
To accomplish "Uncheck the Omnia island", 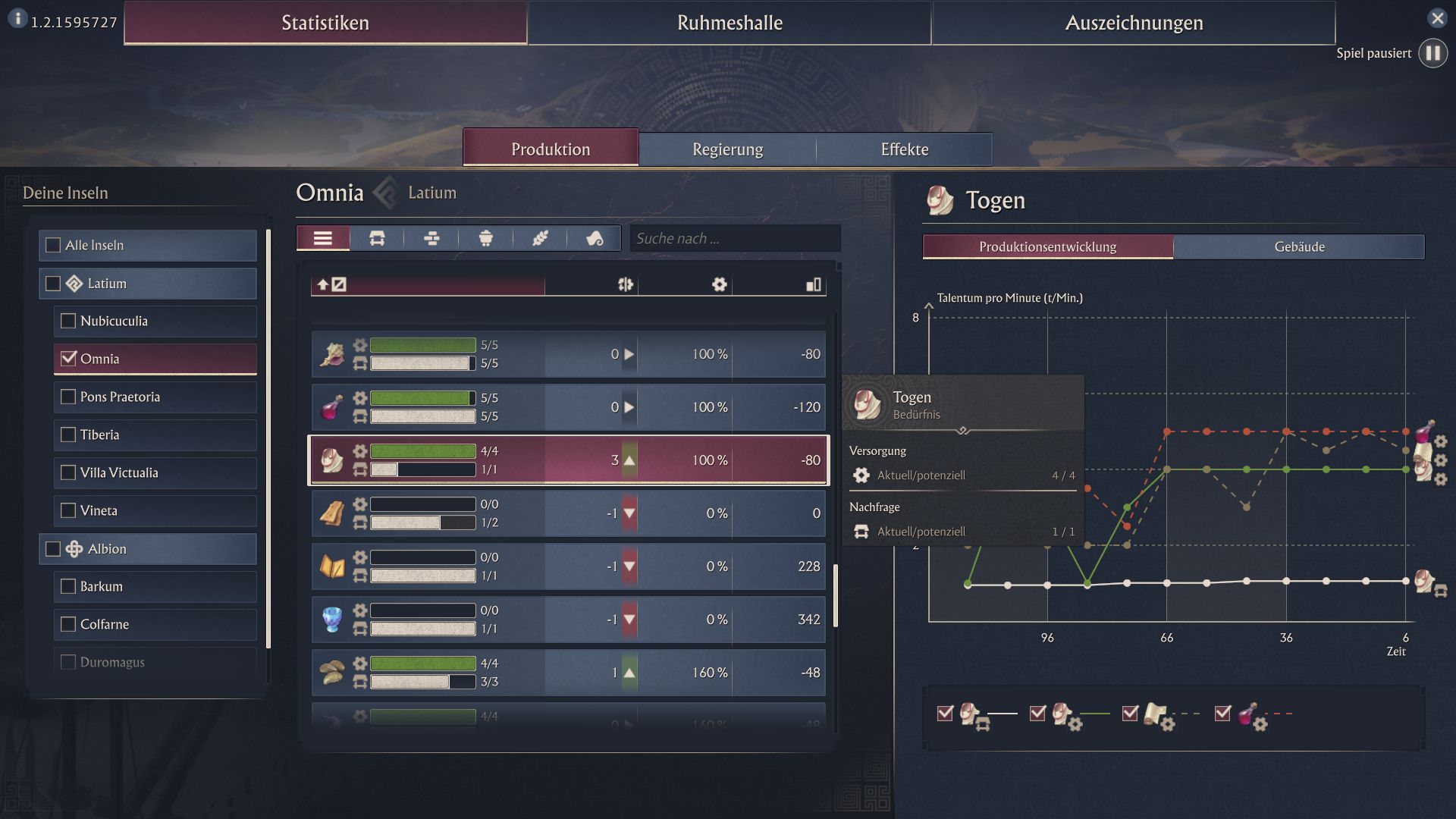I will click(x=68, y=359).
